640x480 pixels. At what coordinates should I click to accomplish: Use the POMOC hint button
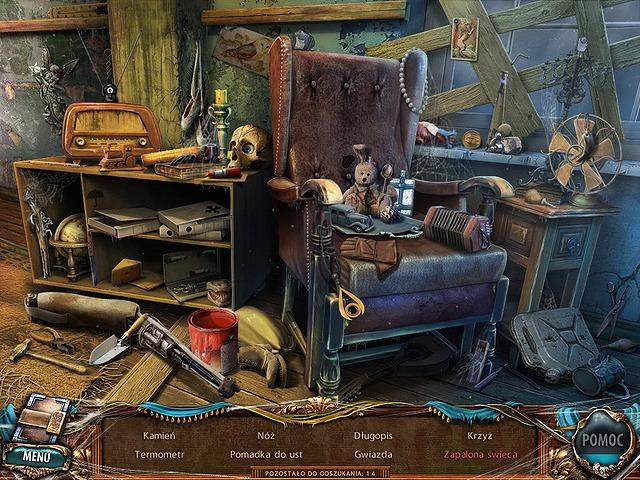coord(601,441)
